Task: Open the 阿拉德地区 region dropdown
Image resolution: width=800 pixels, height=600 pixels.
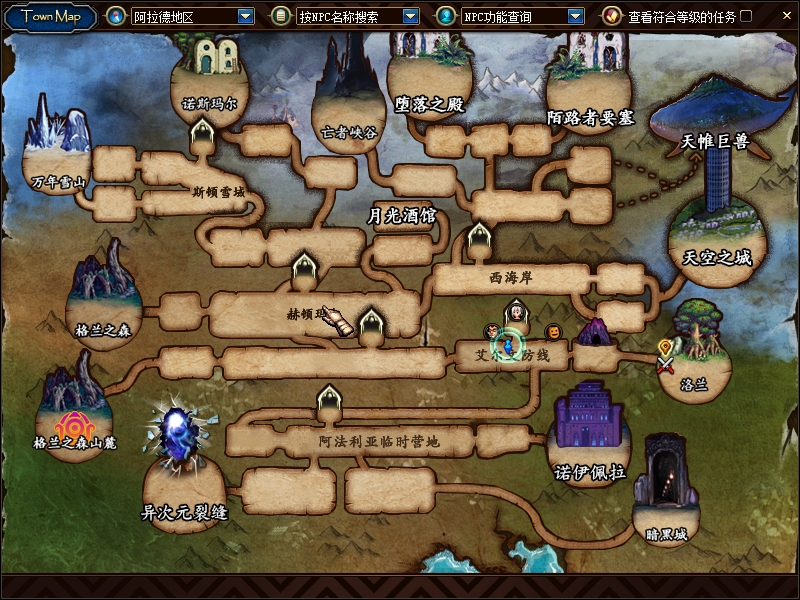Action: pos(246,16)
